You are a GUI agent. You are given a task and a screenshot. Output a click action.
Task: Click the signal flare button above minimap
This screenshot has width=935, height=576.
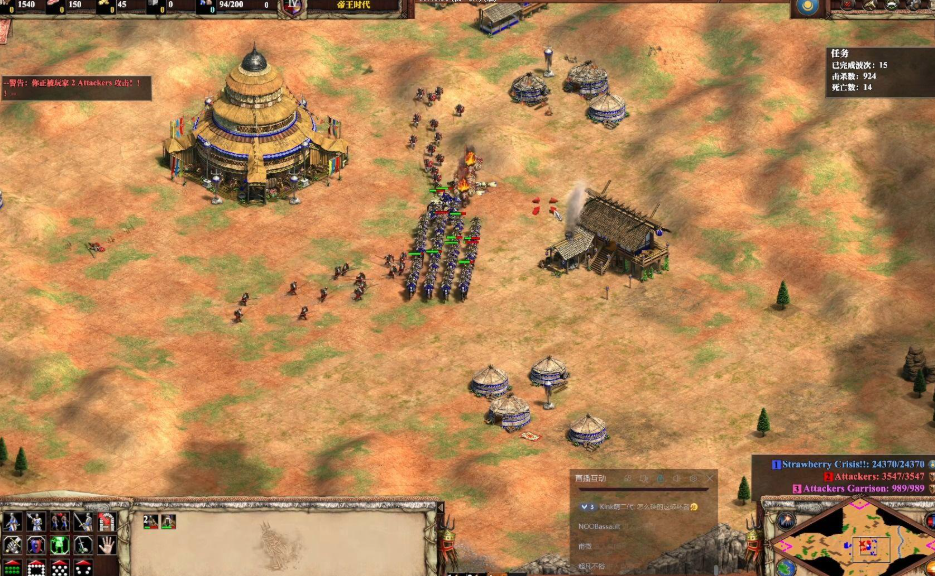(787, 521)
